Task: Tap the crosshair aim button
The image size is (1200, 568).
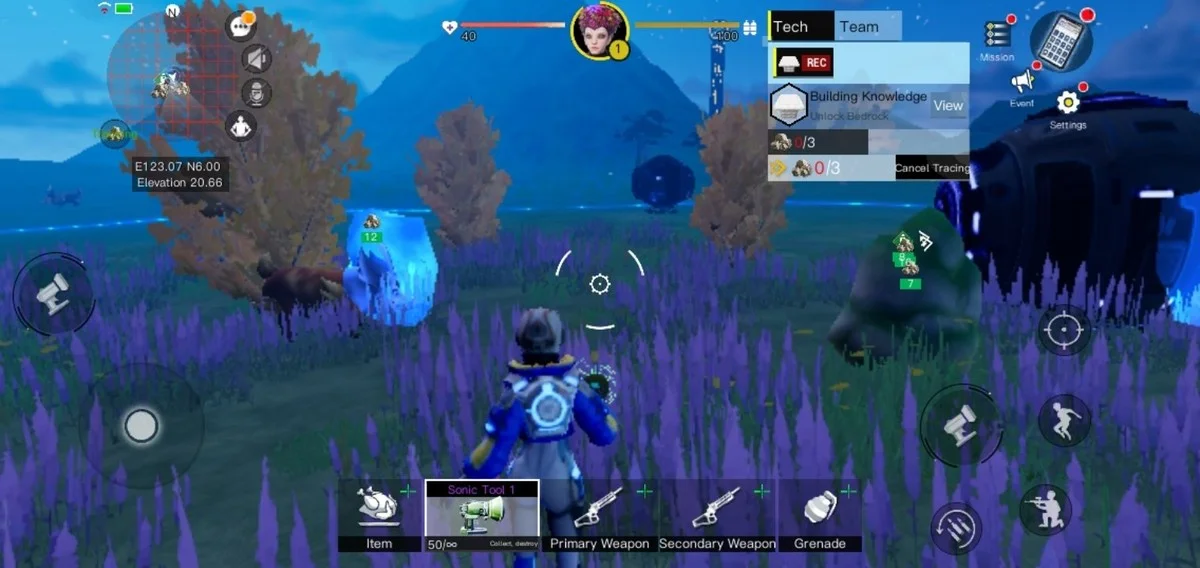Action: (x=1064, y=328)
